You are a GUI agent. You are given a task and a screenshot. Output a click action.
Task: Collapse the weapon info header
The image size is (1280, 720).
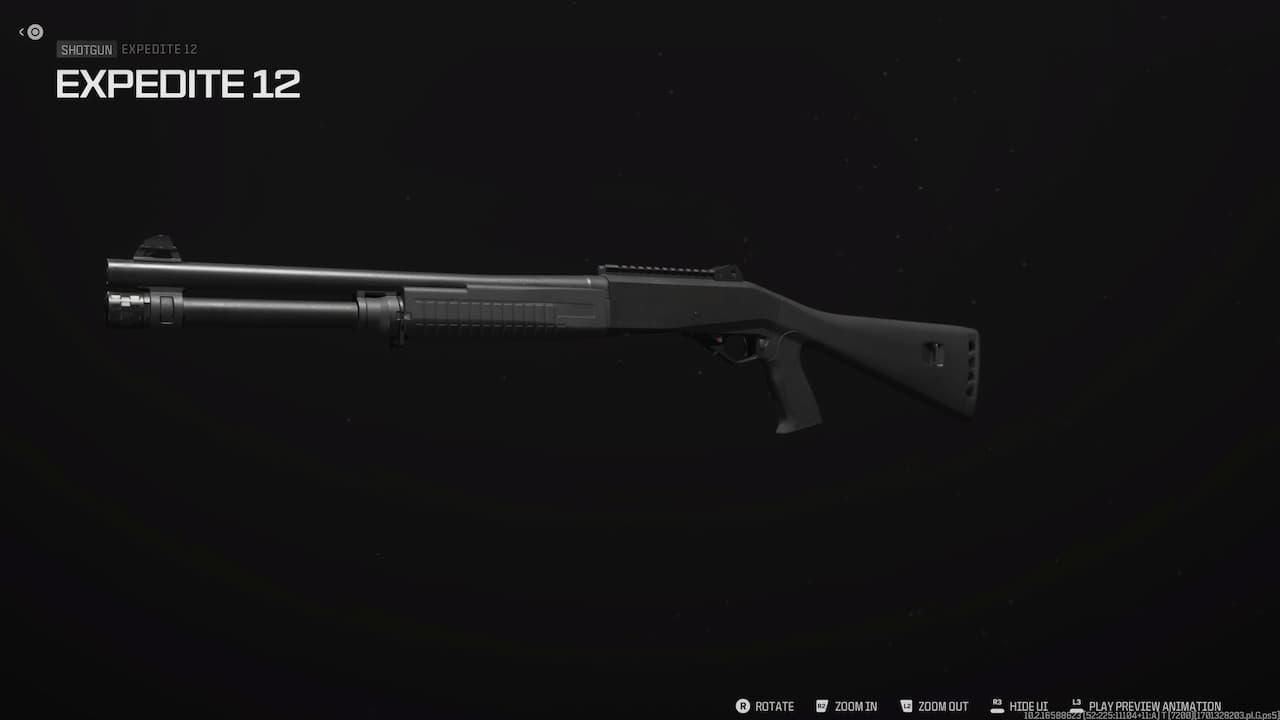(177, 84)
